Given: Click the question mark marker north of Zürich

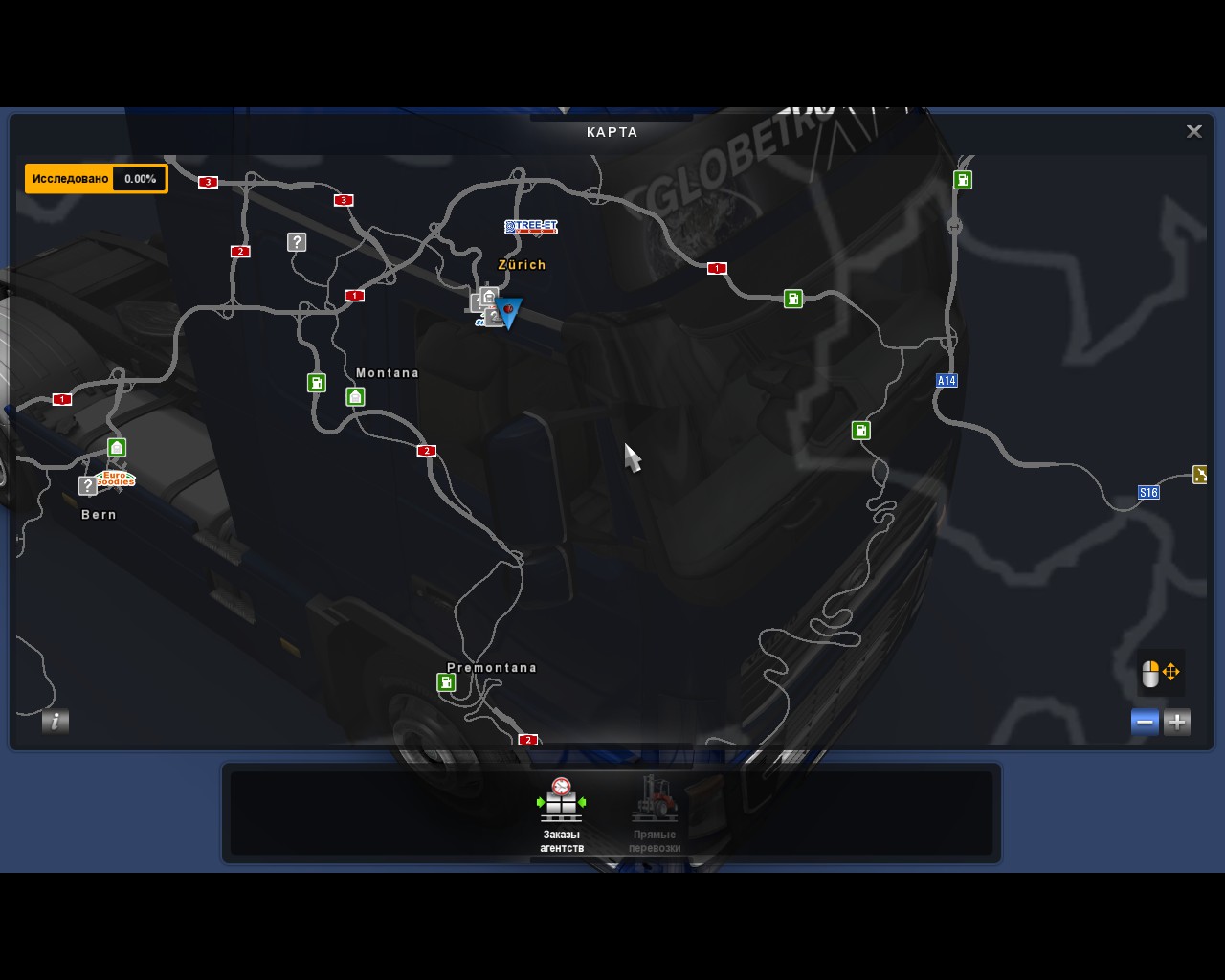Looking at the screenshot, I should point(296,242).
